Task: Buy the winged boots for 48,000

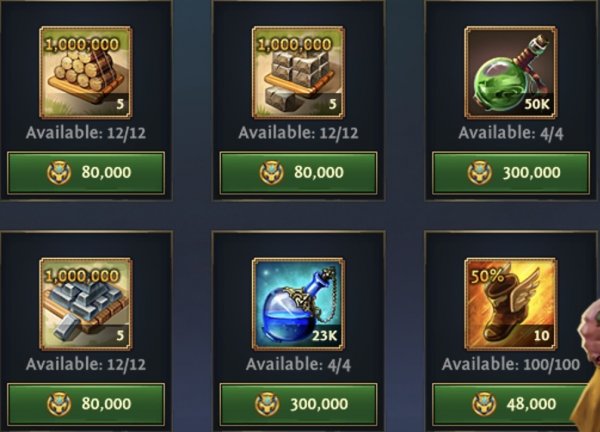Action: point(511,404)
